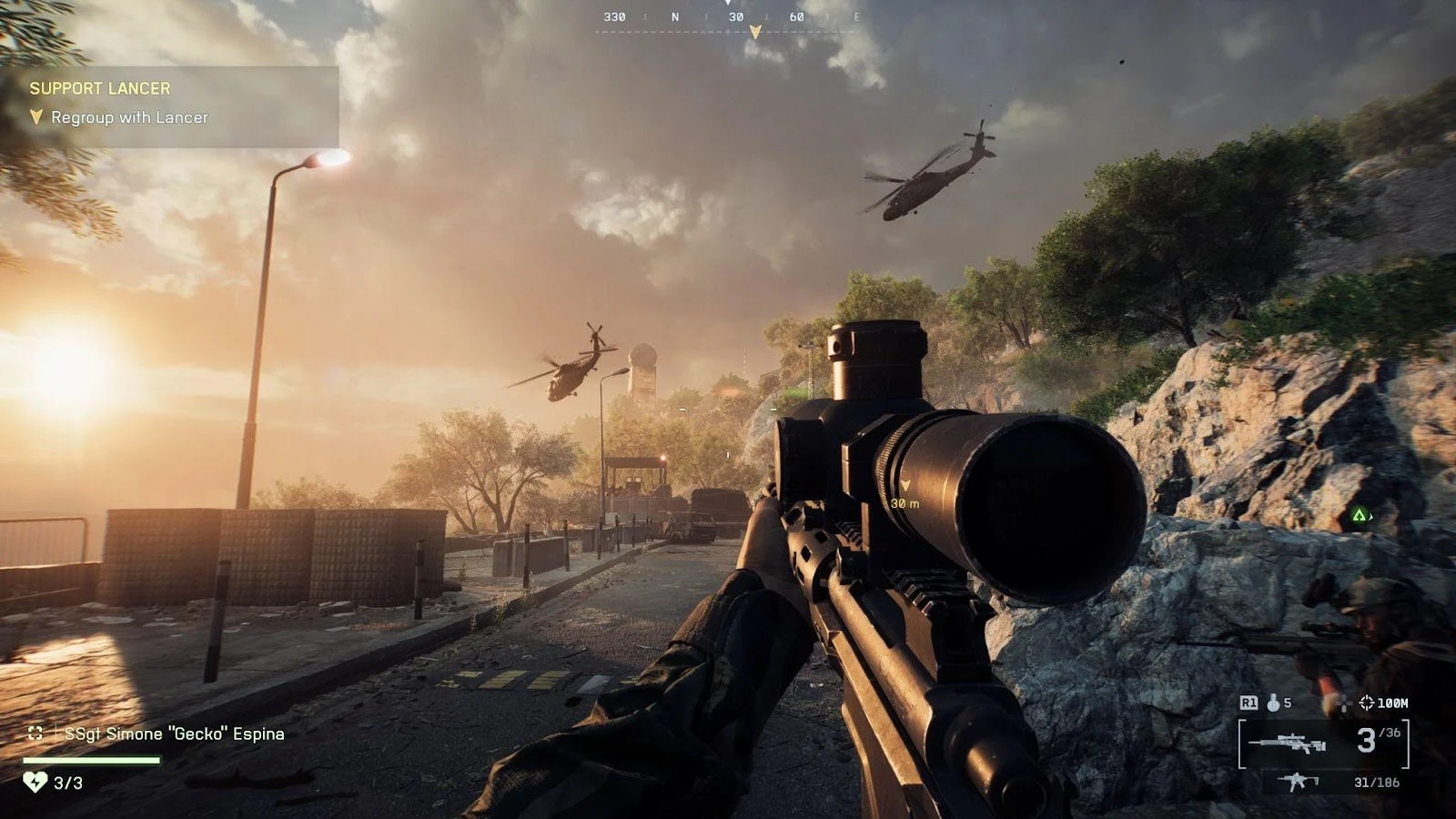Image resolution: width=1456 pixels, height=819 pixels.
Task: Click the yellow objective marker on the compass
Action: tap(754, 33)
